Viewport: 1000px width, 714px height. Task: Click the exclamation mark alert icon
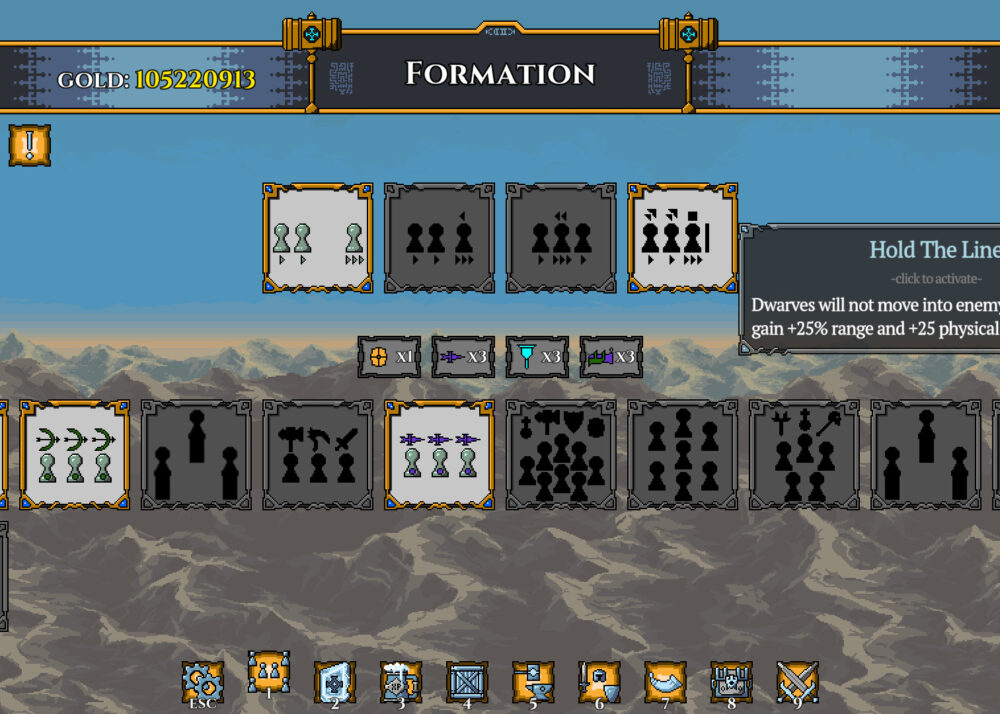point(30,146)
